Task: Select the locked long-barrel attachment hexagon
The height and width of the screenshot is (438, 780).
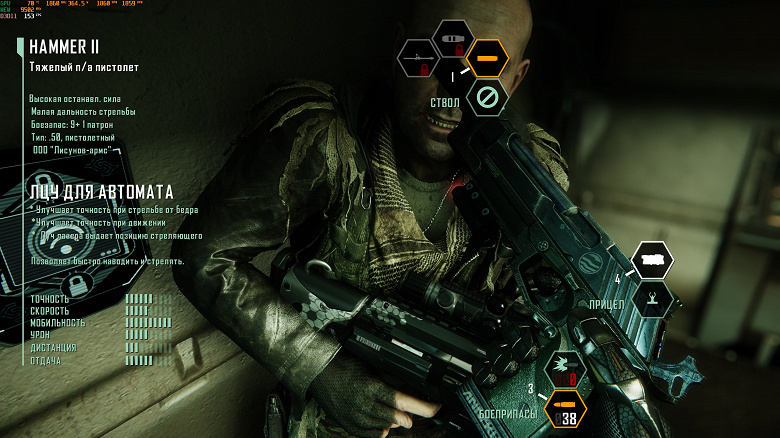Action: click(x=419, y=59)
